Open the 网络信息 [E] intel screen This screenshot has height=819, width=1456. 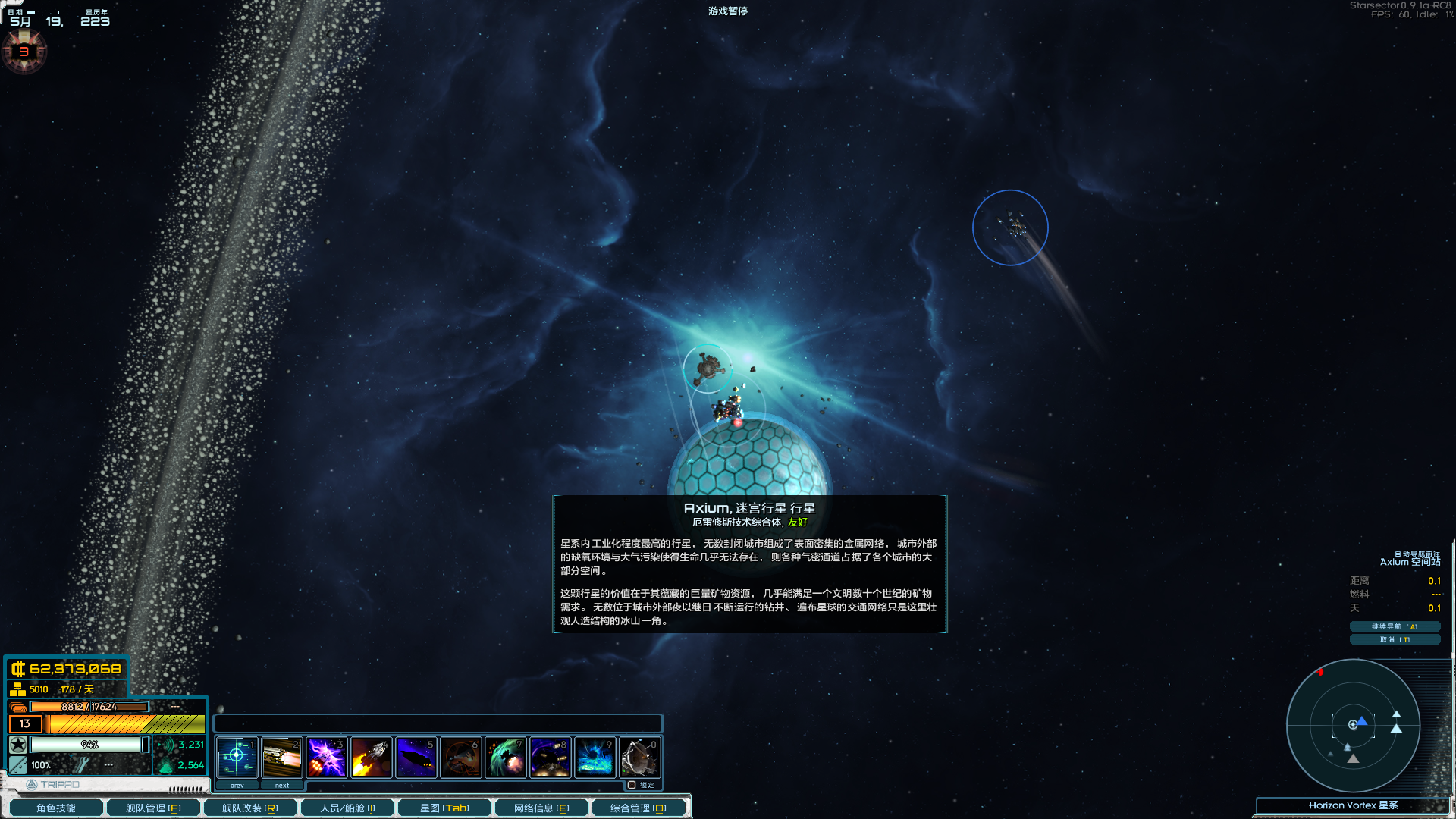(541, 807)
